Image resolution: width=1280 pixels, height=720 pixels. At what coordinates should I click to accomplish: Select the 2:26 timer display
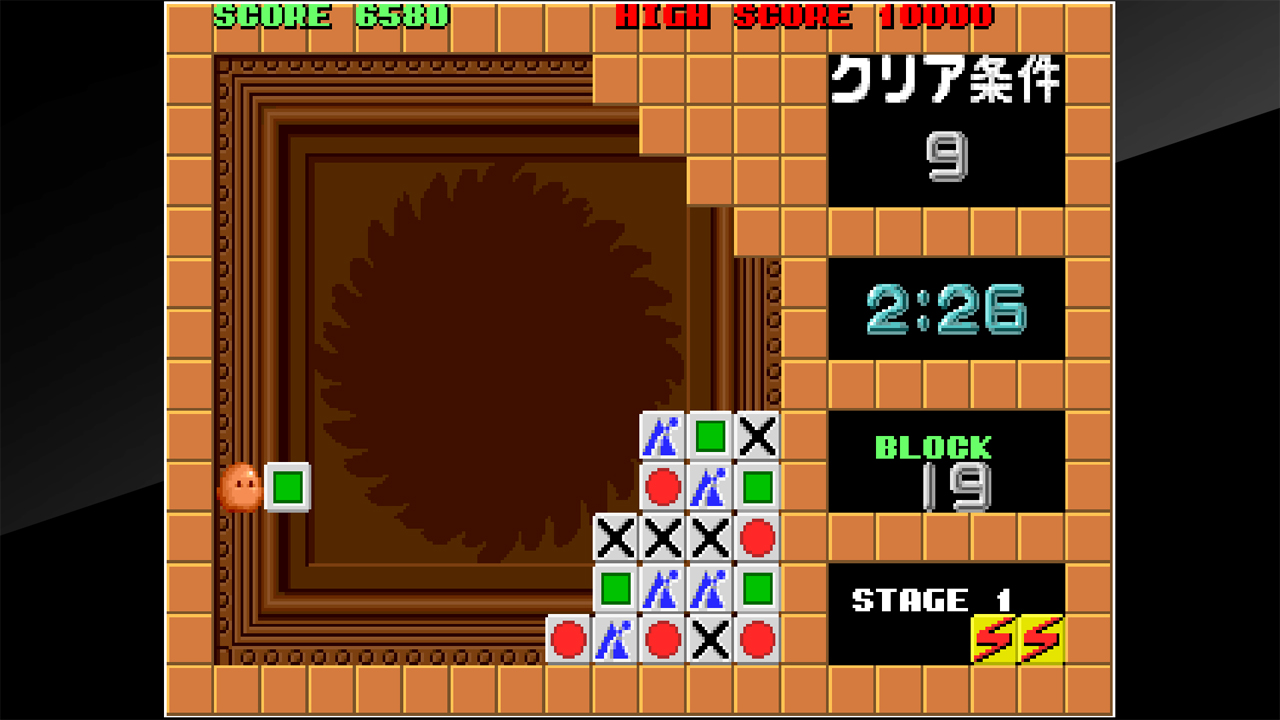pyautogui.click(x=945, y=308)
